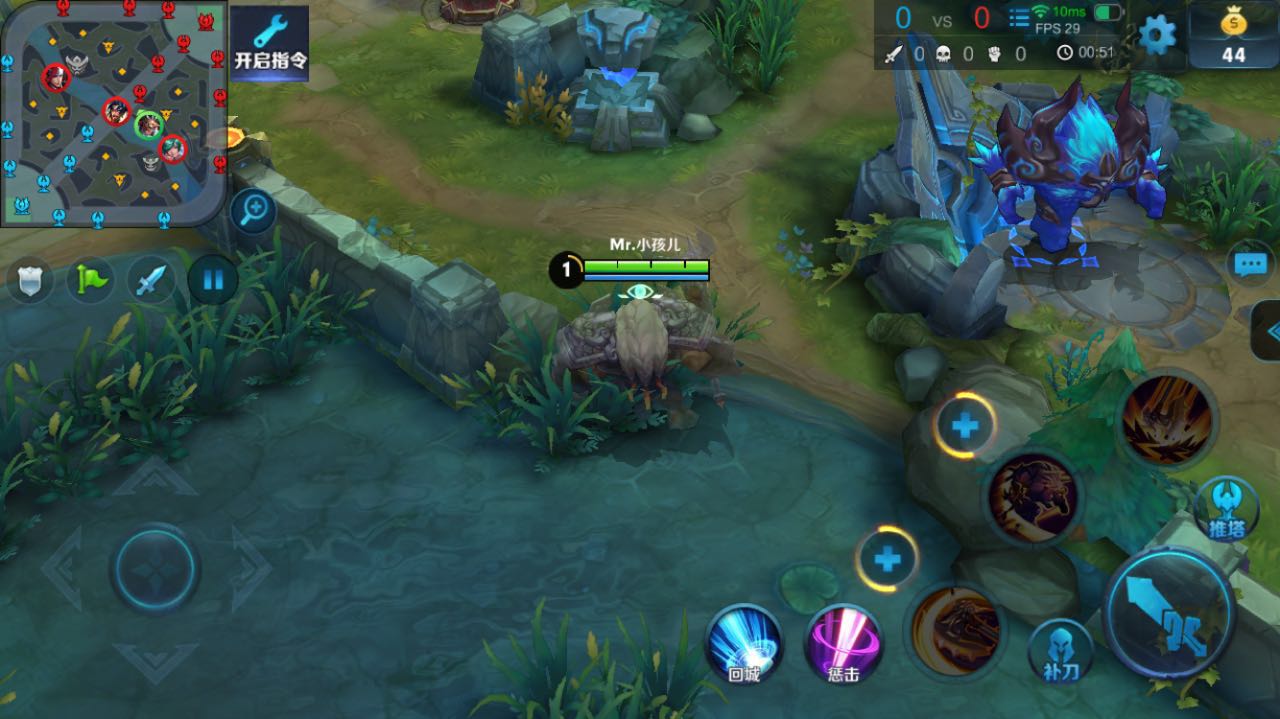Open the settings gear menu
The width and height of the screenshot is (1280, 719).
1157,36
